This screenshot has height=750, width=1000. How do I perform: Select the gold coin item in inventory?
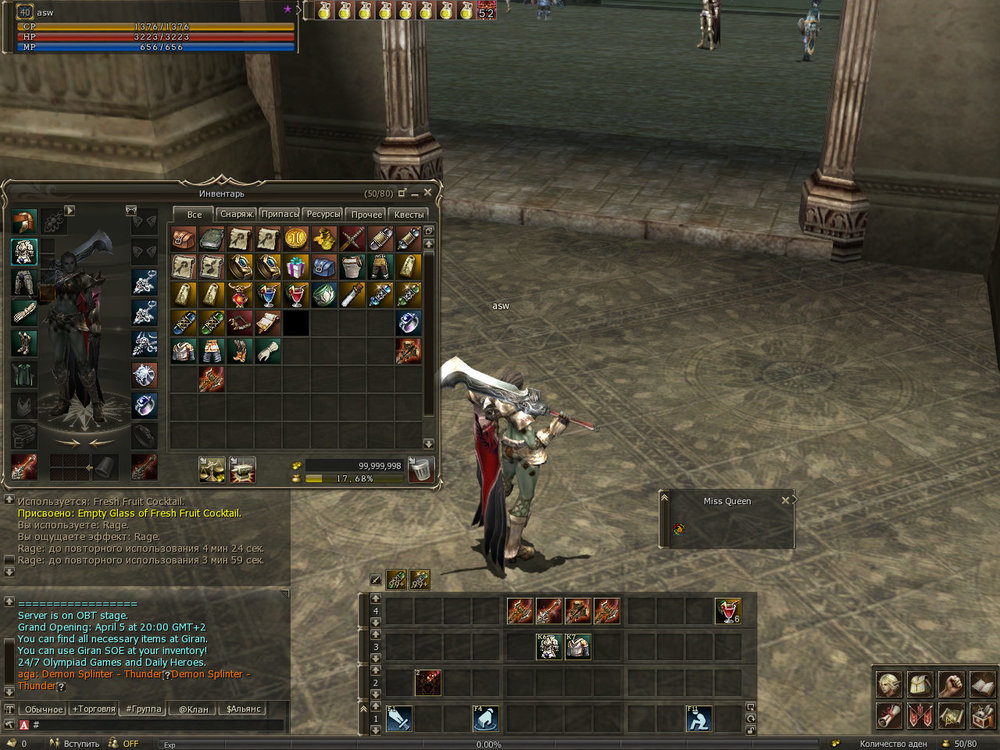click(x=295, y=238)
